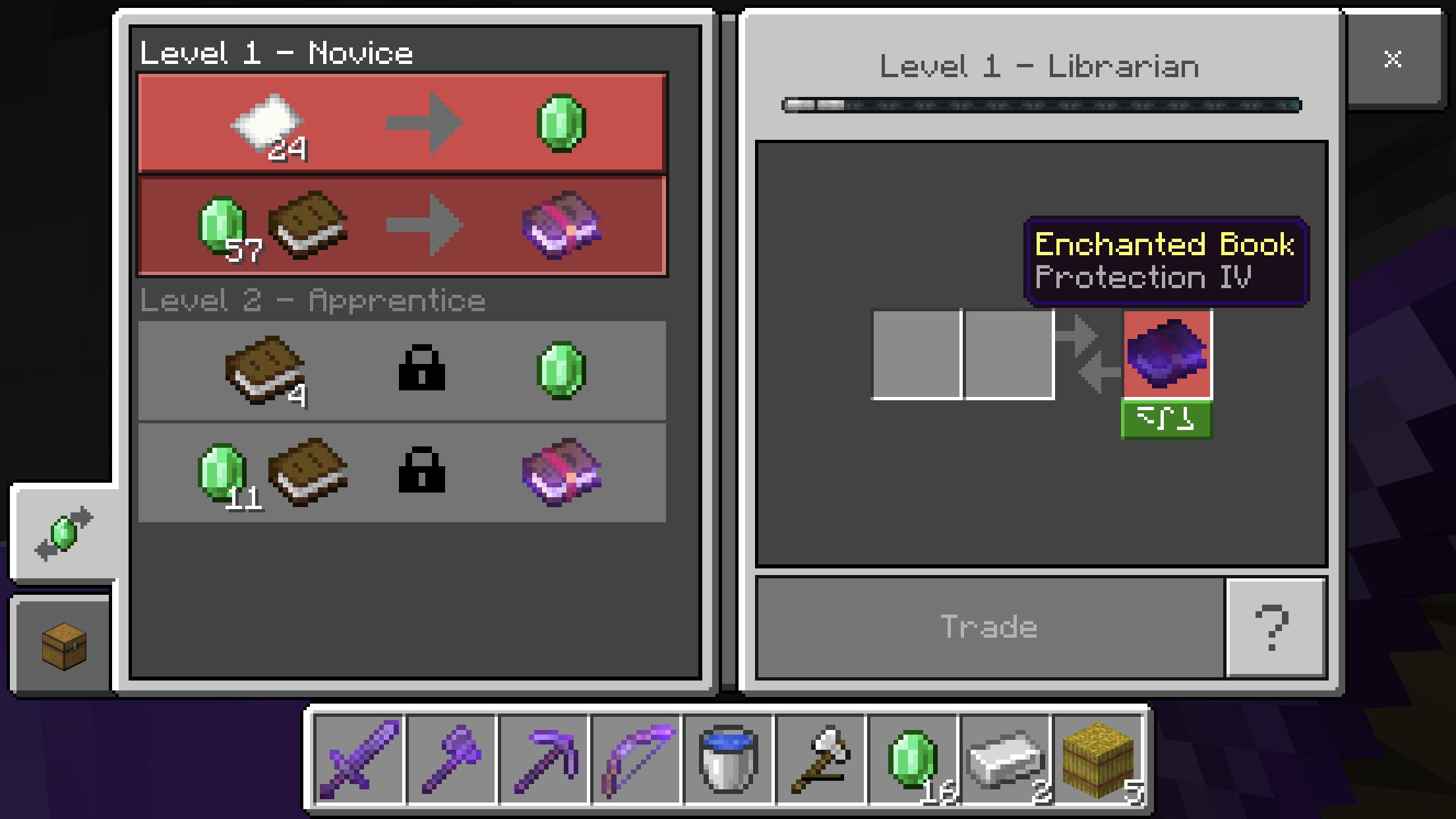Open the help question mark panel
Image resolution: width=1456 pixels, height=819 pixels.
pyautogui.click(x=1276, y=626)
